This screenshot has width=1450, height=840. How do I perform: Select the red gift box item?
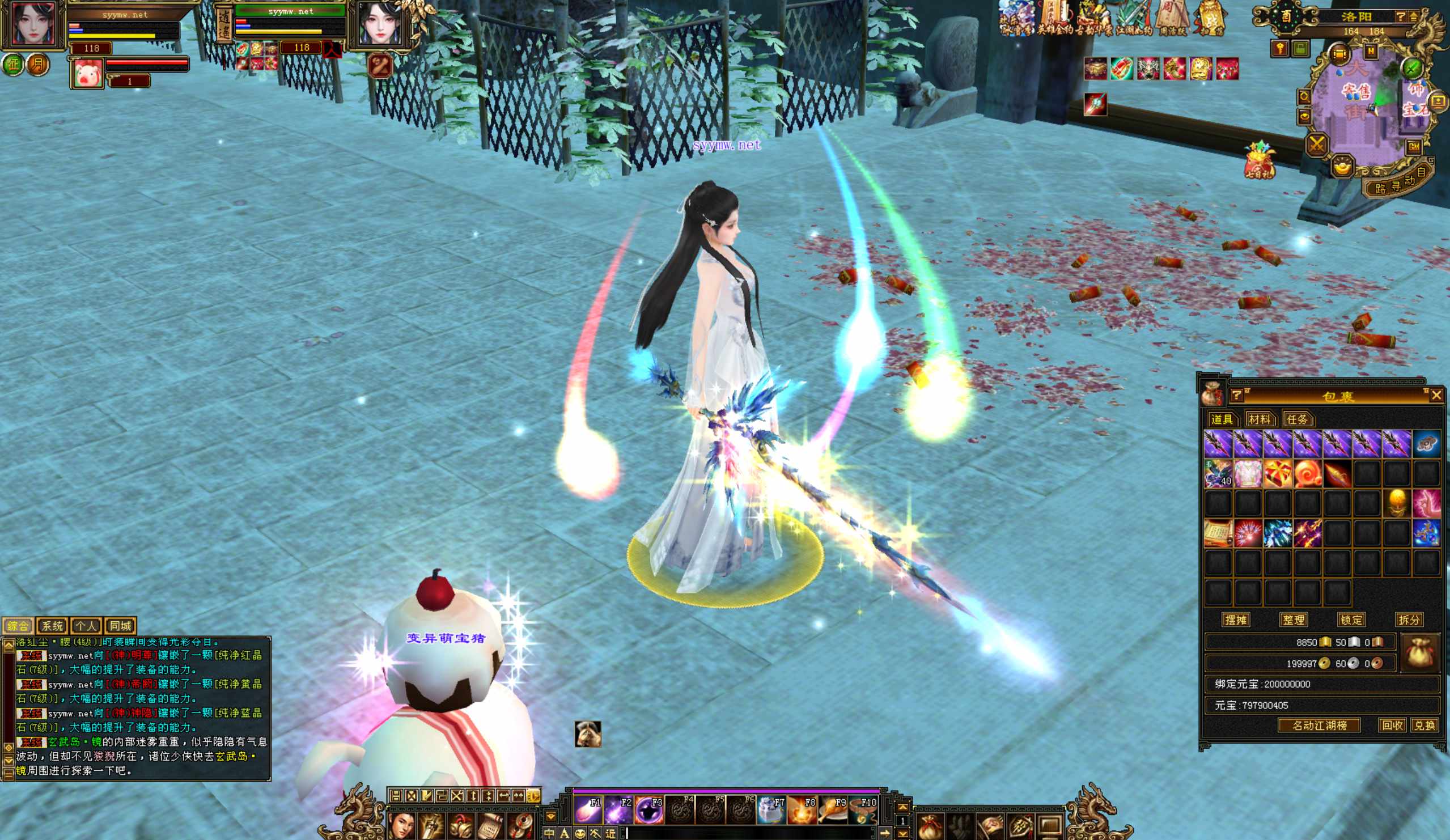point(1277,474)
